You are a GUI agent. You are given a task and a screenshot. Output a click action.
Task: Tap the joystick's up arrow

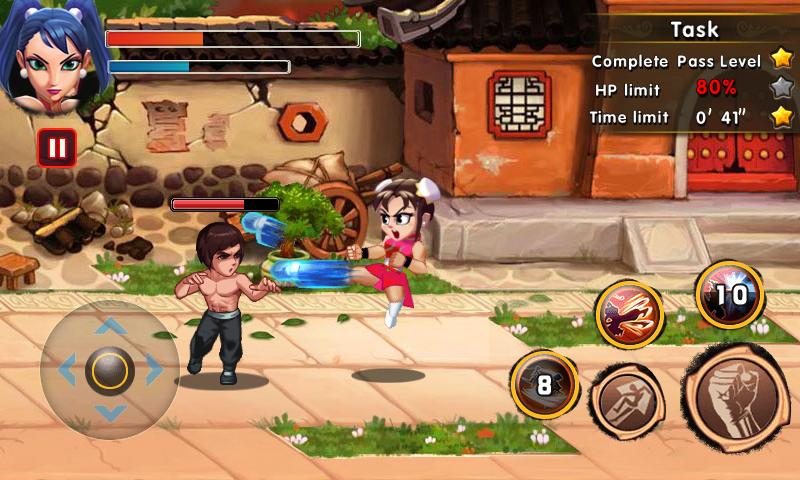(110, 326)
